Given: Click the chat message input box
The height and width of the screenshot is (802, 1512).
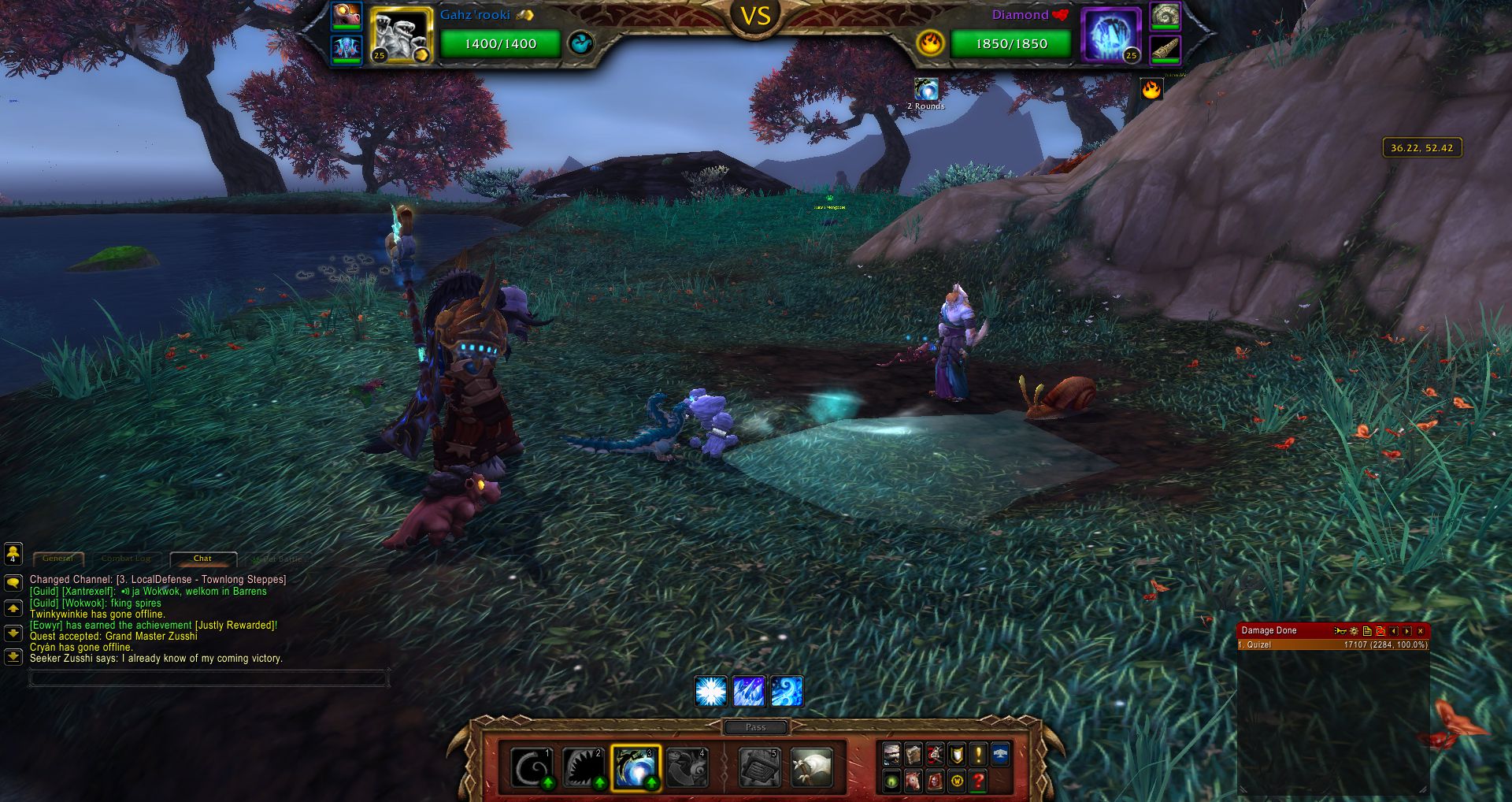Looking at the screenshot, I should coord(209,678).
